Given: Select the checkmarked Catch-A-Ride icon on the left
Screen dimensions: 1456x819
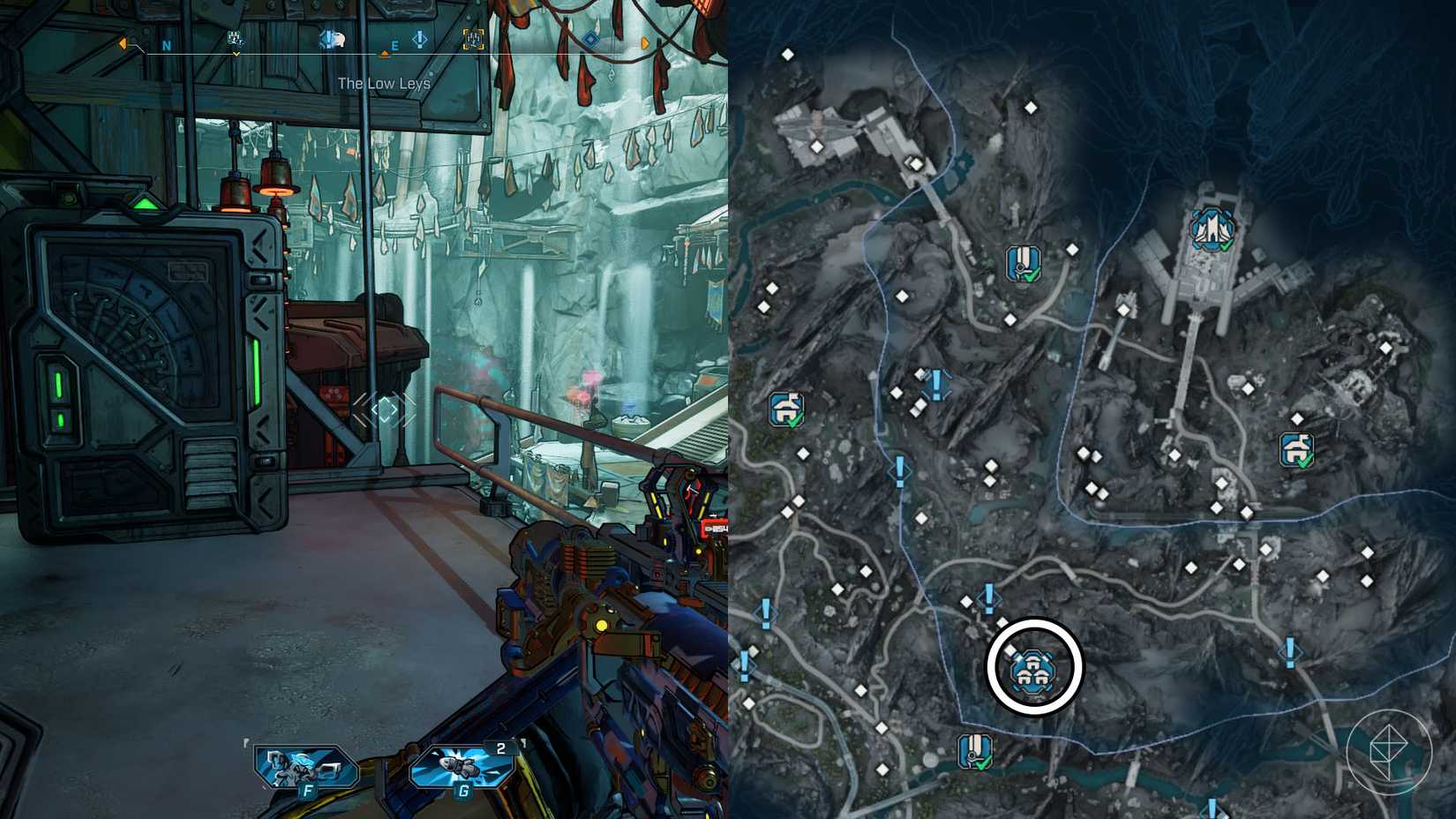Looking at the screenshot, I should pos(788,408).
